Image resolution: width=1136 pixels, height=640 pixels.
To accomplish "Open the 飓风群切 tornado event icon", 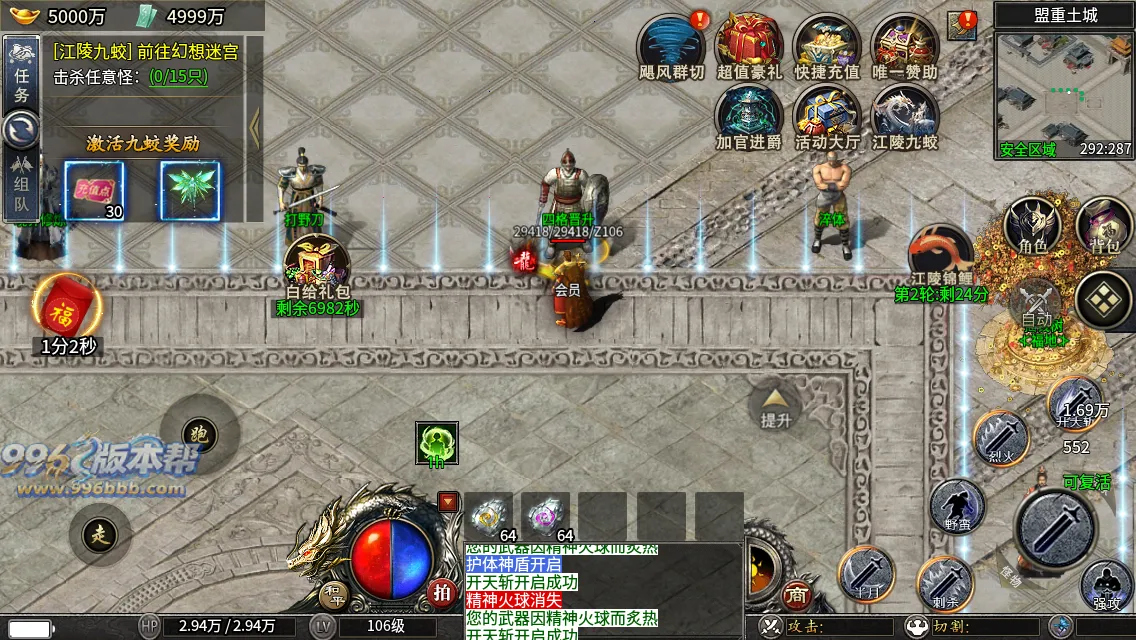I will 671,44.
